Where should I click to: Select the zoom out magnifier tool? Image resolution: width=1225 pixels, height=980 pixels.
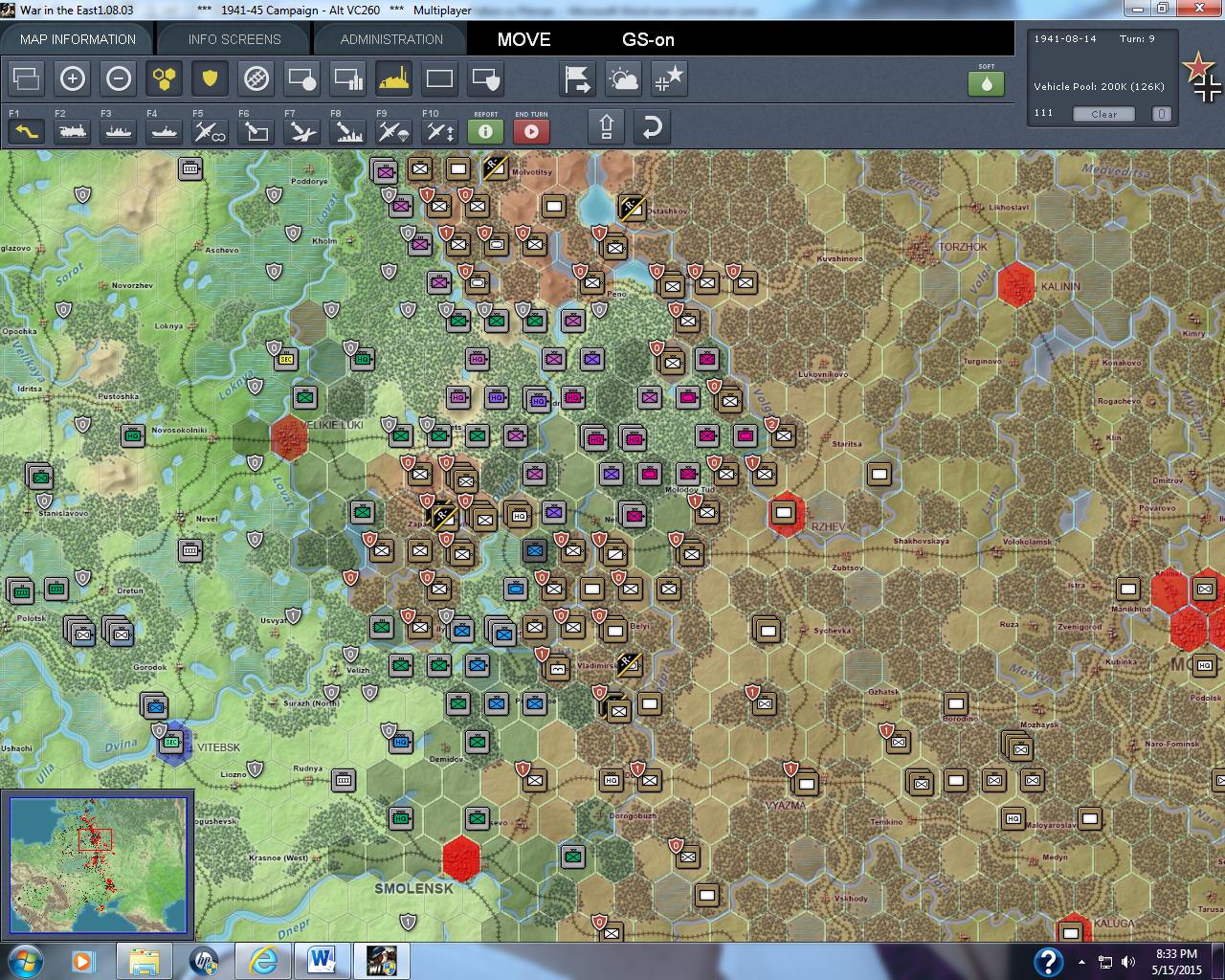pos(119,78)
